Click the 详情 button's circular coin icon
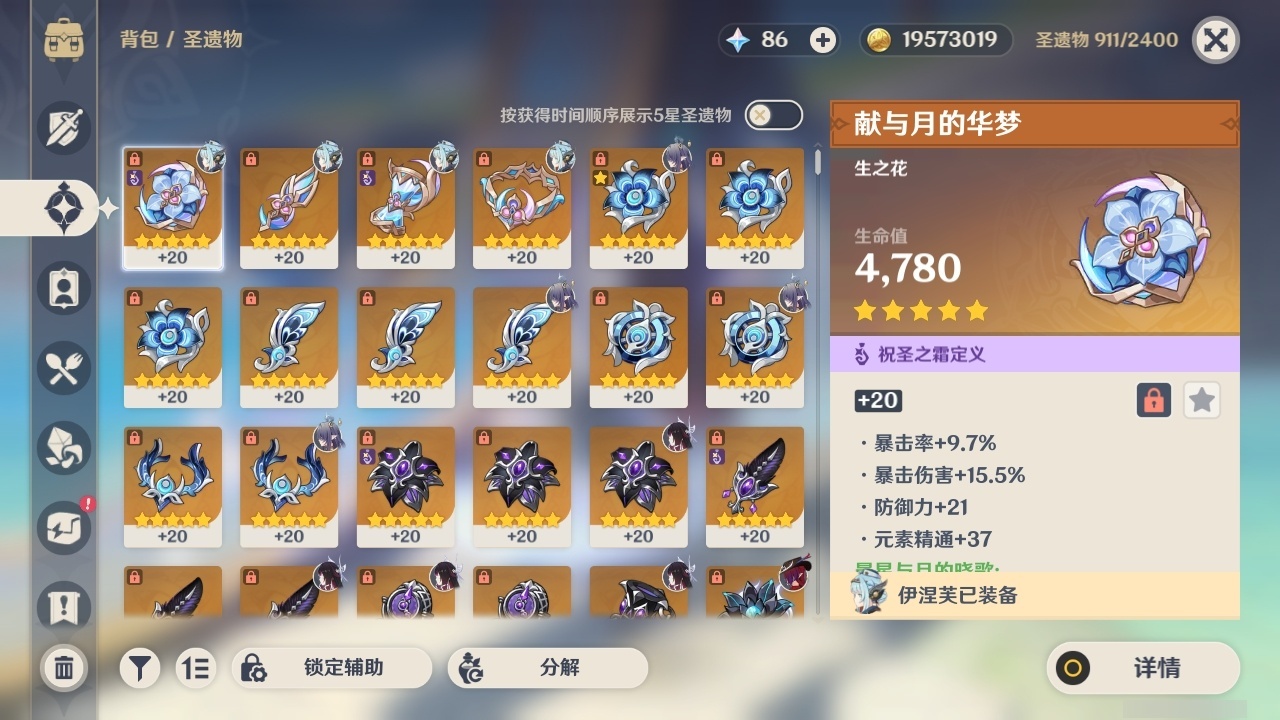This screenshot has height=720, width=1280. coord(1071,668)
